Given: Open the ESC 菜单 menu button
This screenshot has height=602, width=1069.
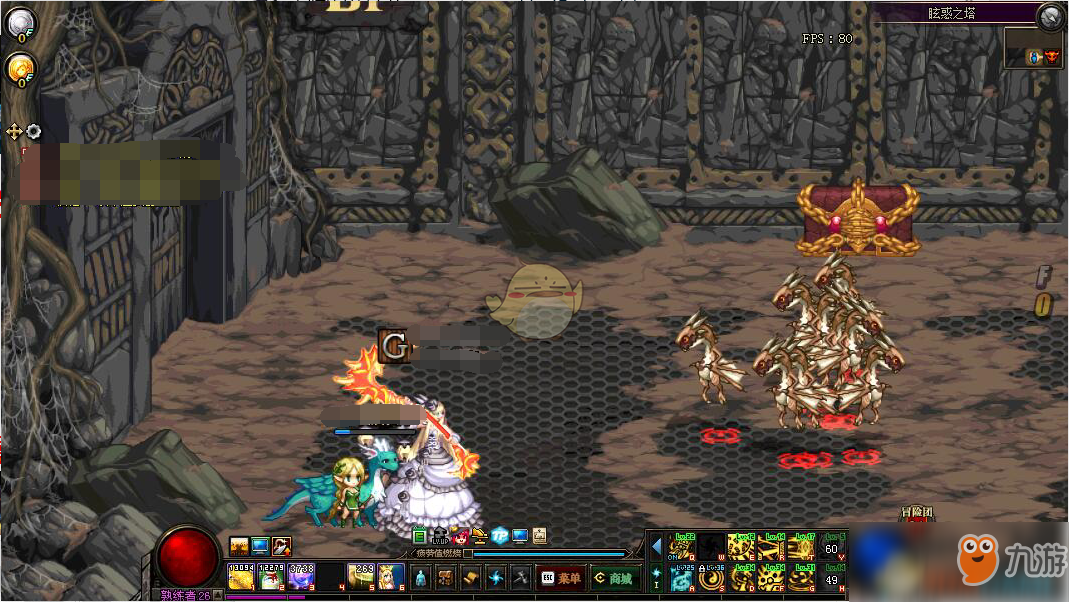Looking at the screenshot, I should (561, 578).
